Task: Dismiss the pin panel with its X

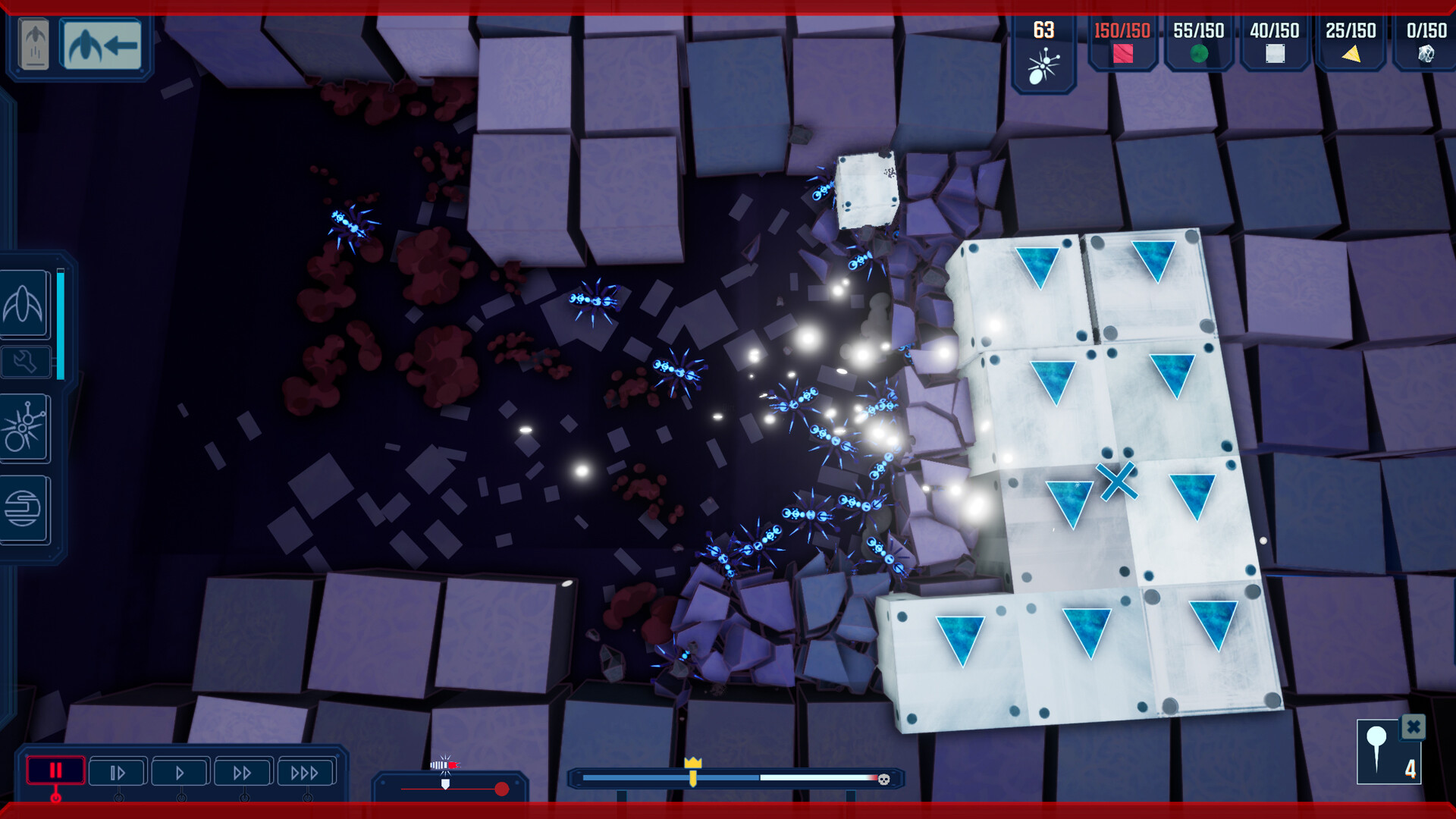Action: coord(1412,728)
